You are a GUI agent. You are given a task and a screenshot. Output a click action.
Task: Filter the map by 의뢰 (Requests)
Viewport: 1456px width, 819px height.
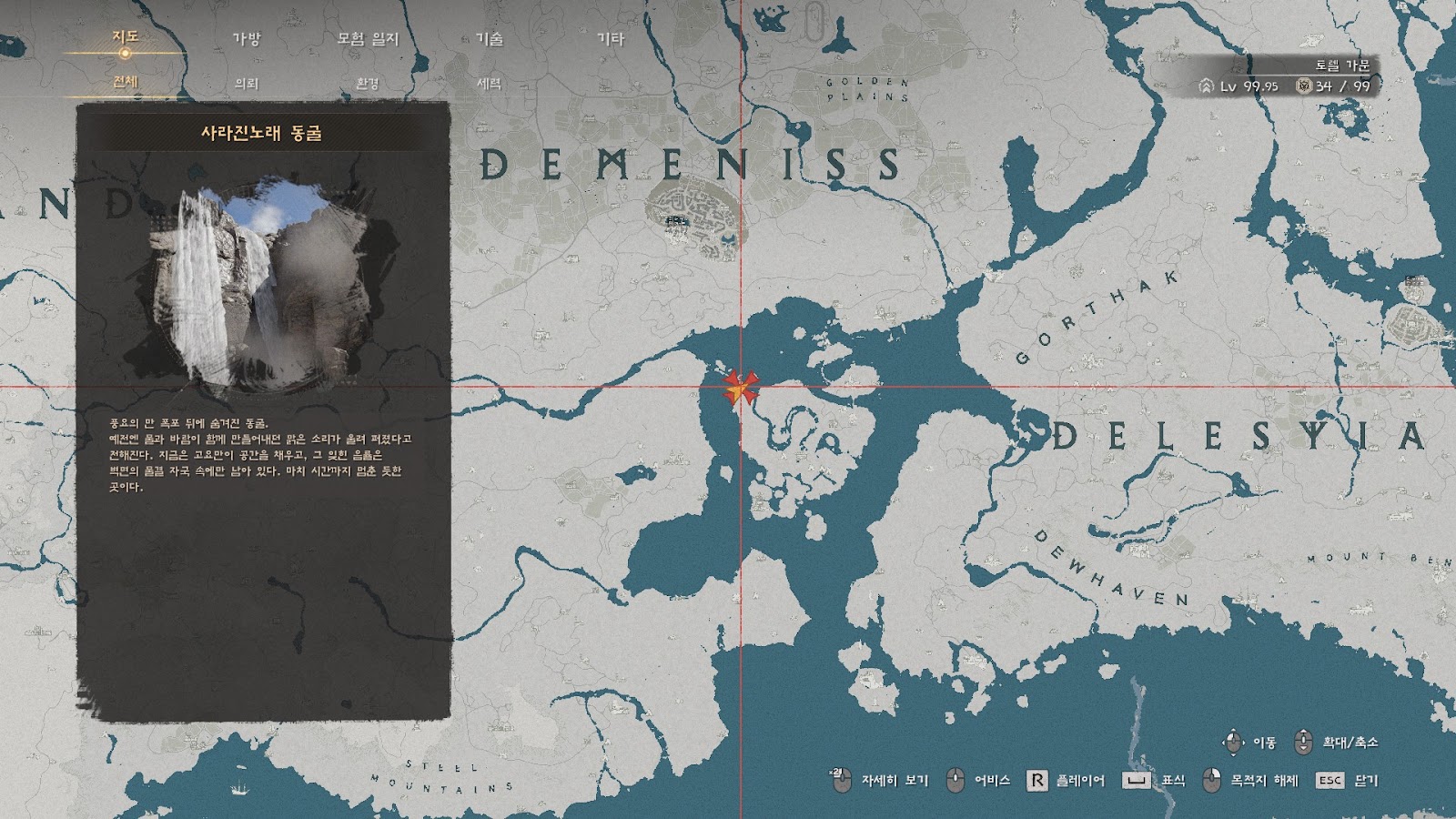(x=247, y=83)
